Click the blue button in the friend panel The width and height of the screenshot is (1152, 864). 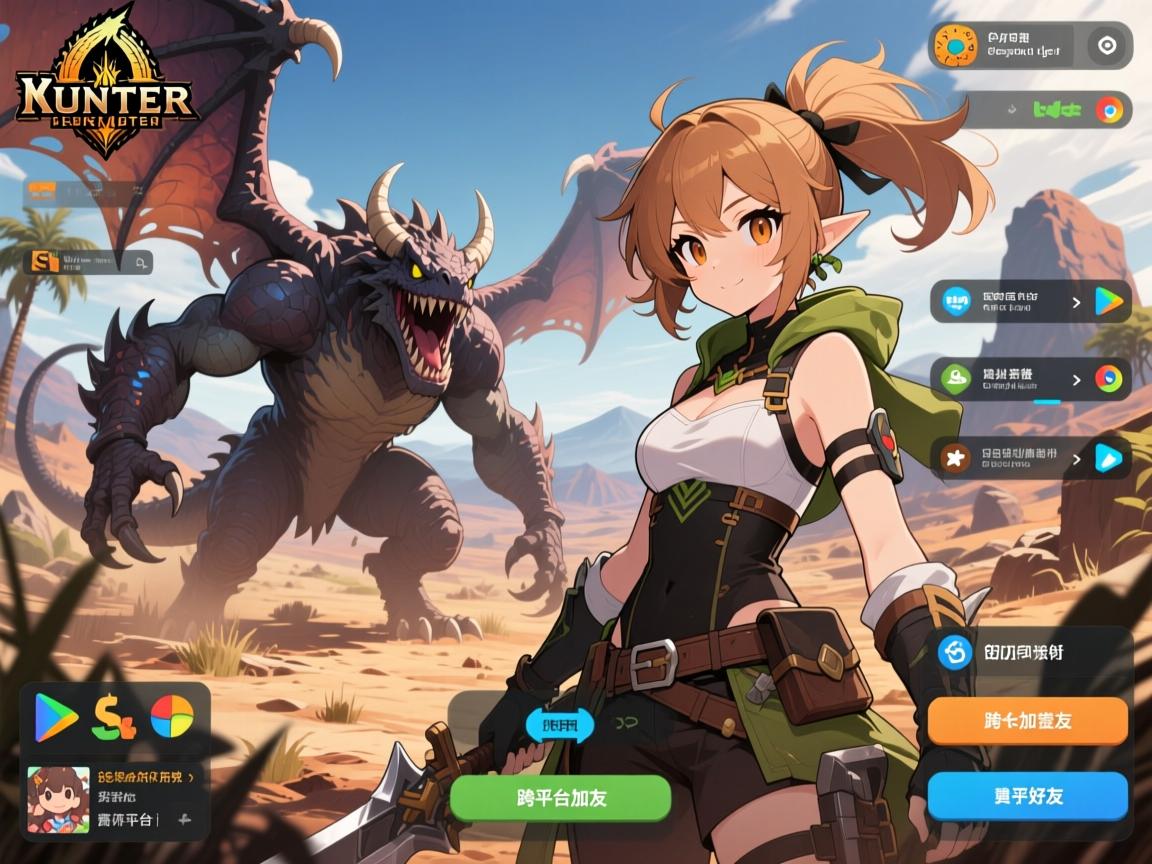click(1027, 796)
